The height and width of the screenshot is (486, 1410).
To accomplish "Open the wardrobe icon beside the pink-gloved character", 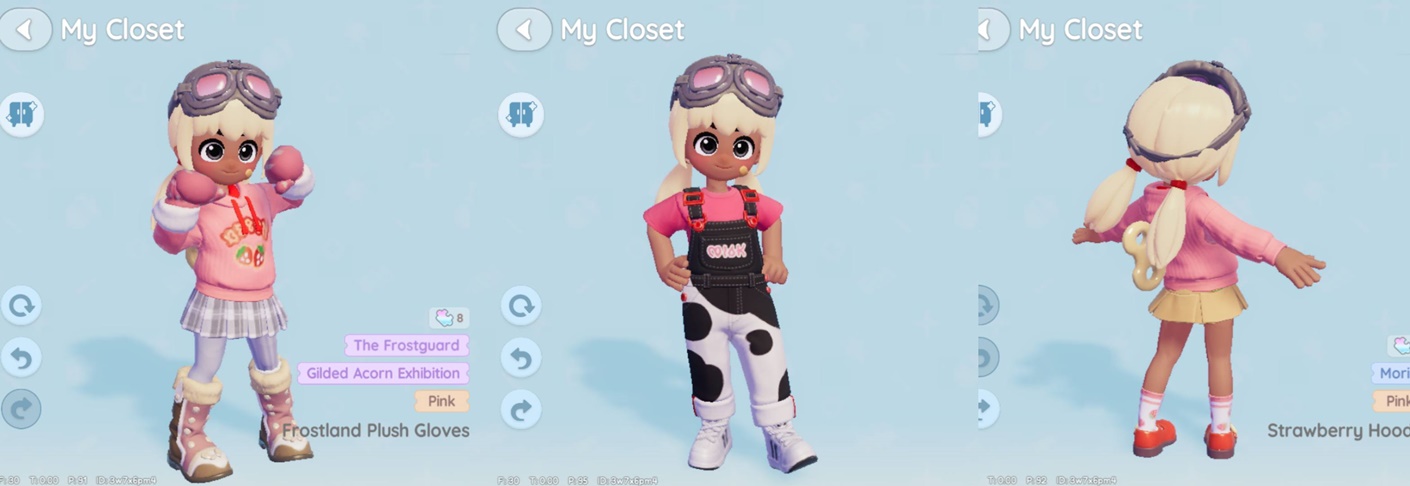I will tap(21, 114).
